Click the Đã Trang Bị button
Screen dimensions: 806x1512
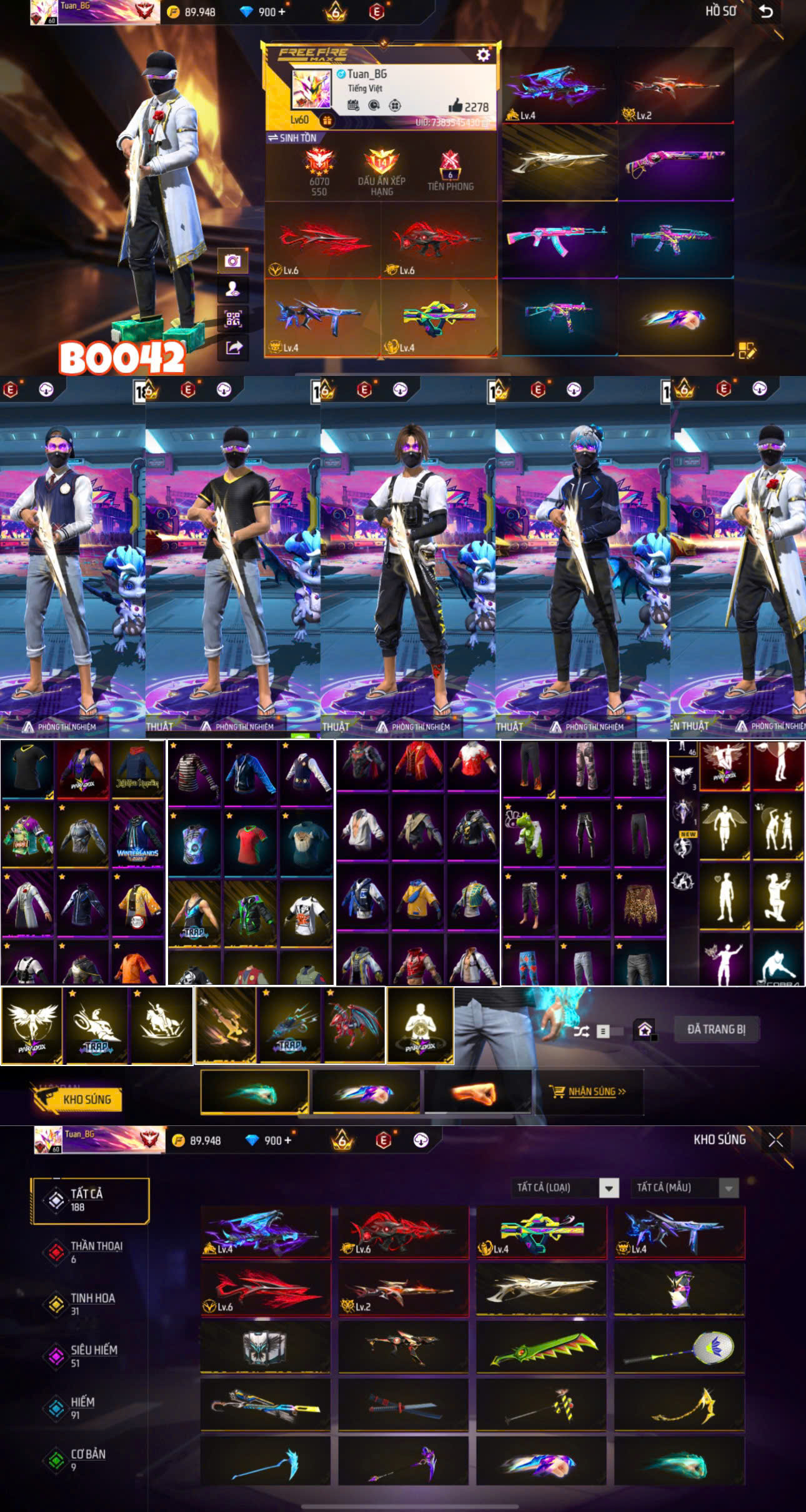coord(716,1029)
